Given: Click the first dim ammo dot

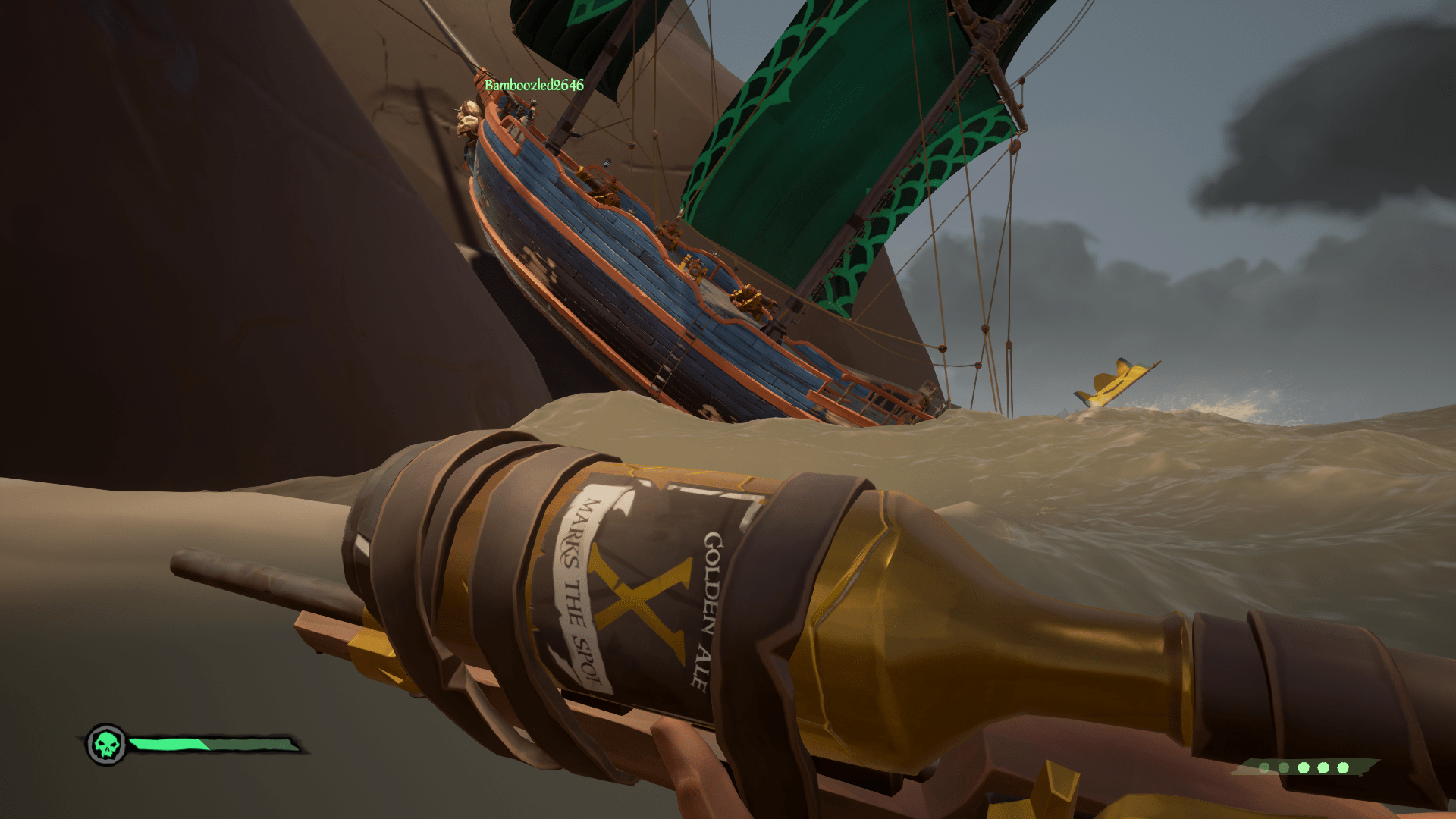Looking at the screenshot, I should tap(1264, 767).
